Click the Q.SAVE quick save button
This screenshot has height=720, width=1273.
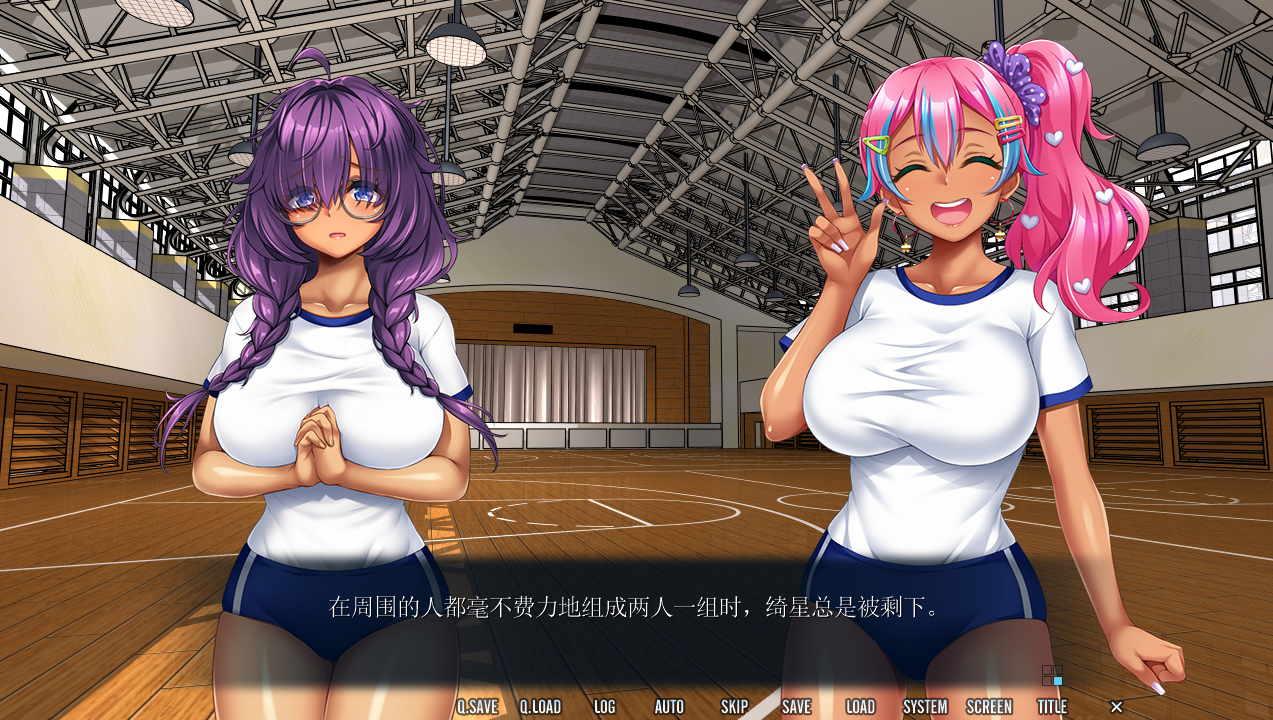coord(477,706)
